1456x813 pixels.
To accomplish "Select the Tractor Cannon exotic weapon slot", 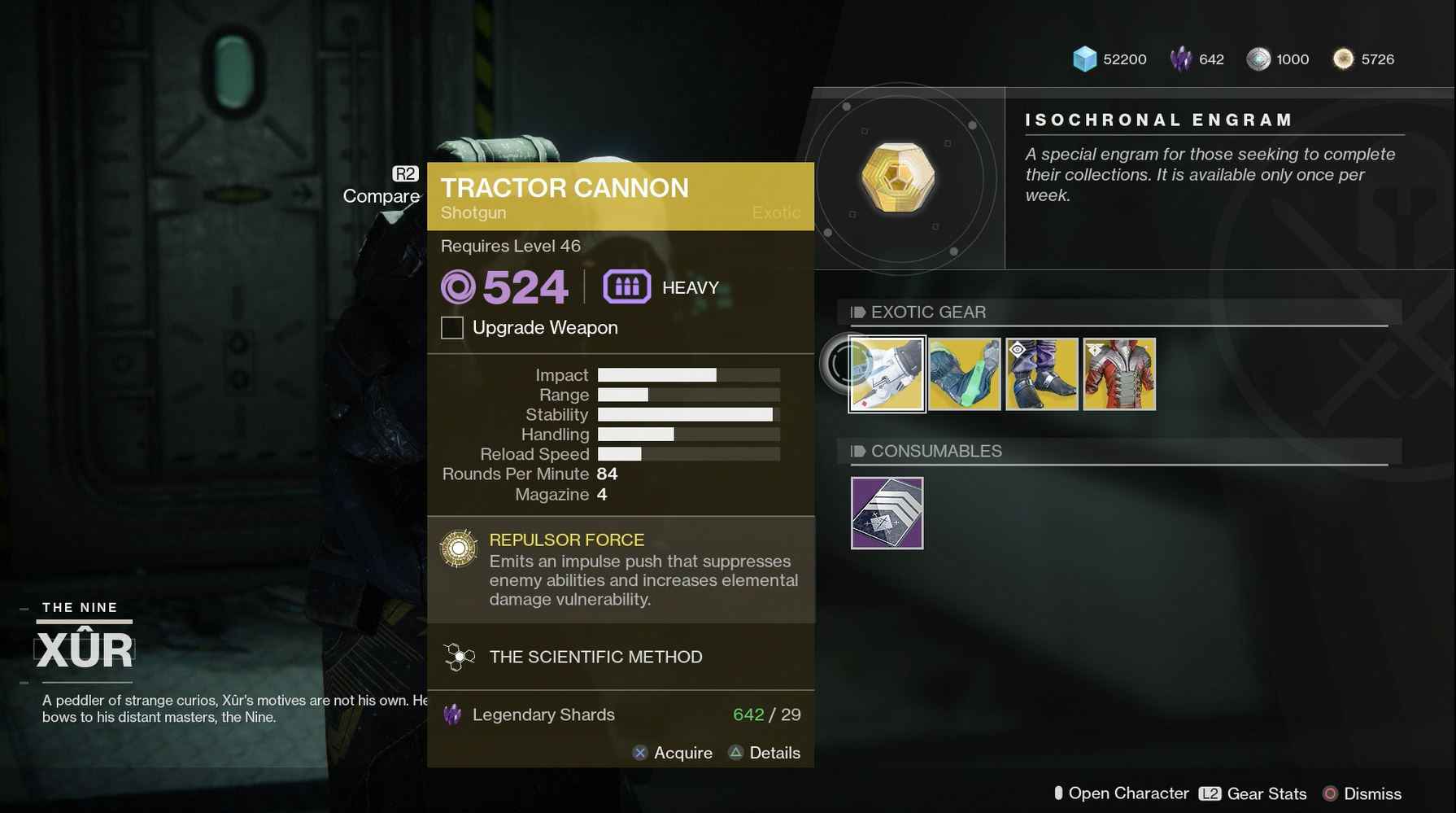I will (887, 374).
